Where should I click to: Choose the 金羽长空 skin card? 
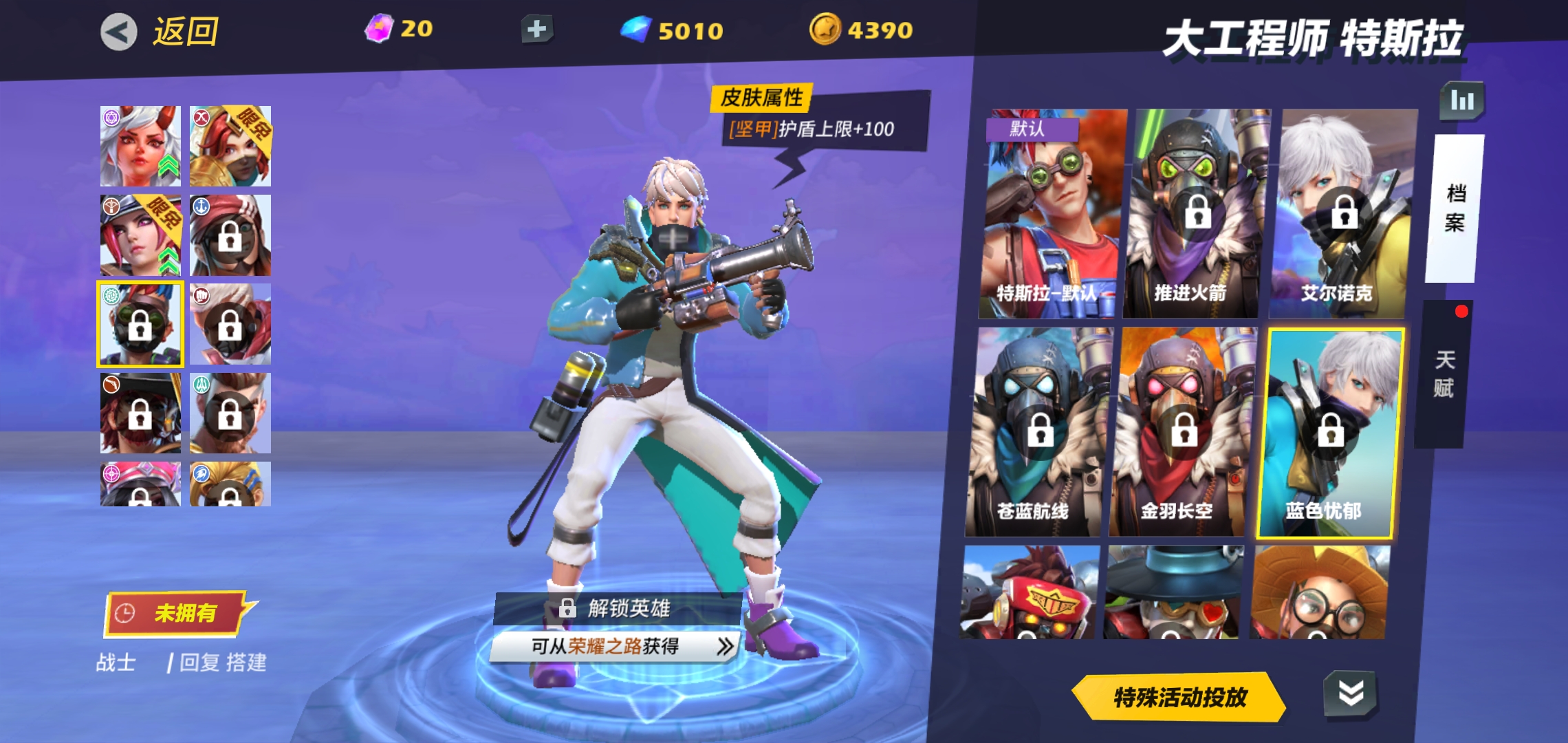pos(1182,432)
